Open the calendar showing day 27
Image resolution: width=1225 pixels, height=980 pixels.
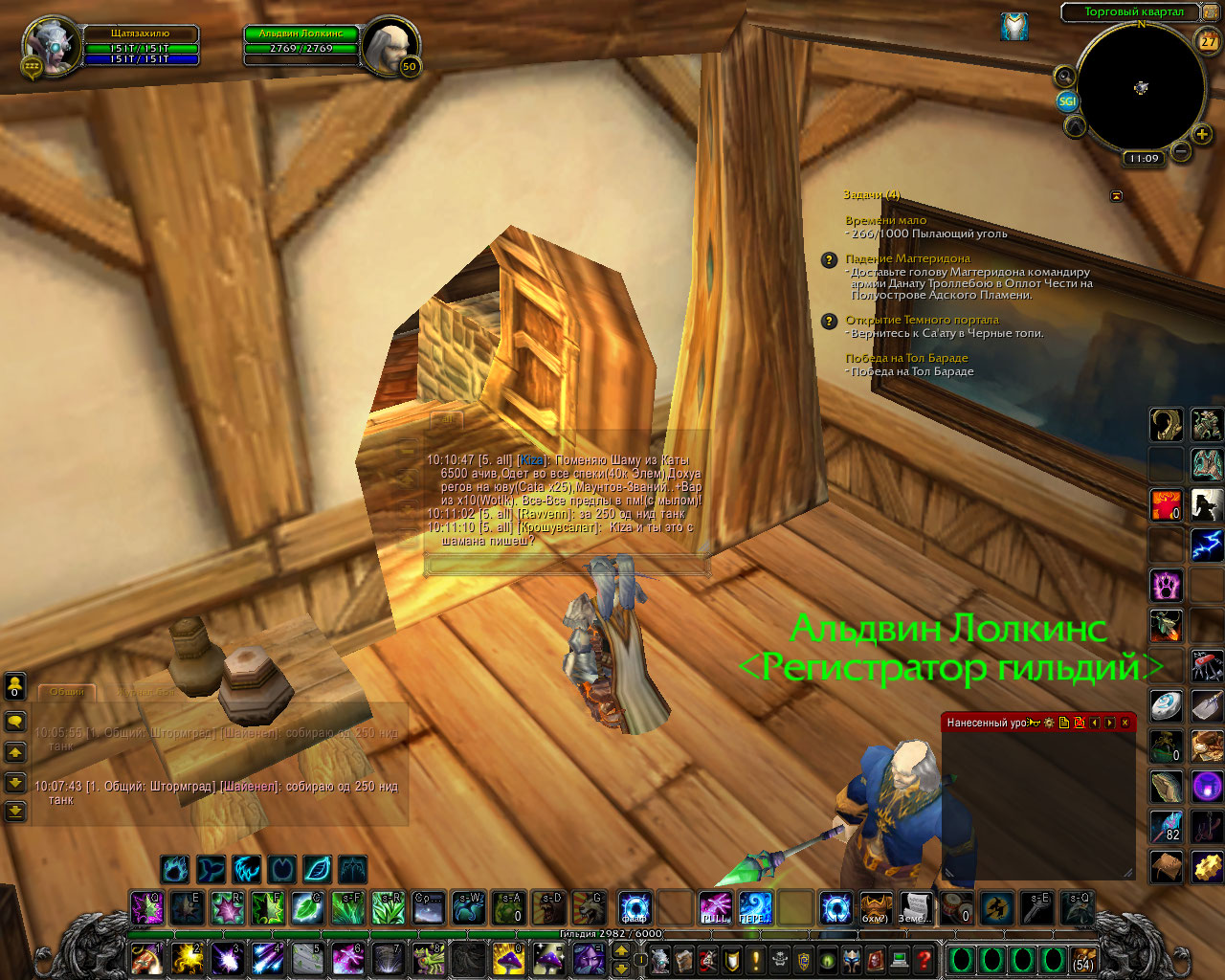pos(1208,41)
